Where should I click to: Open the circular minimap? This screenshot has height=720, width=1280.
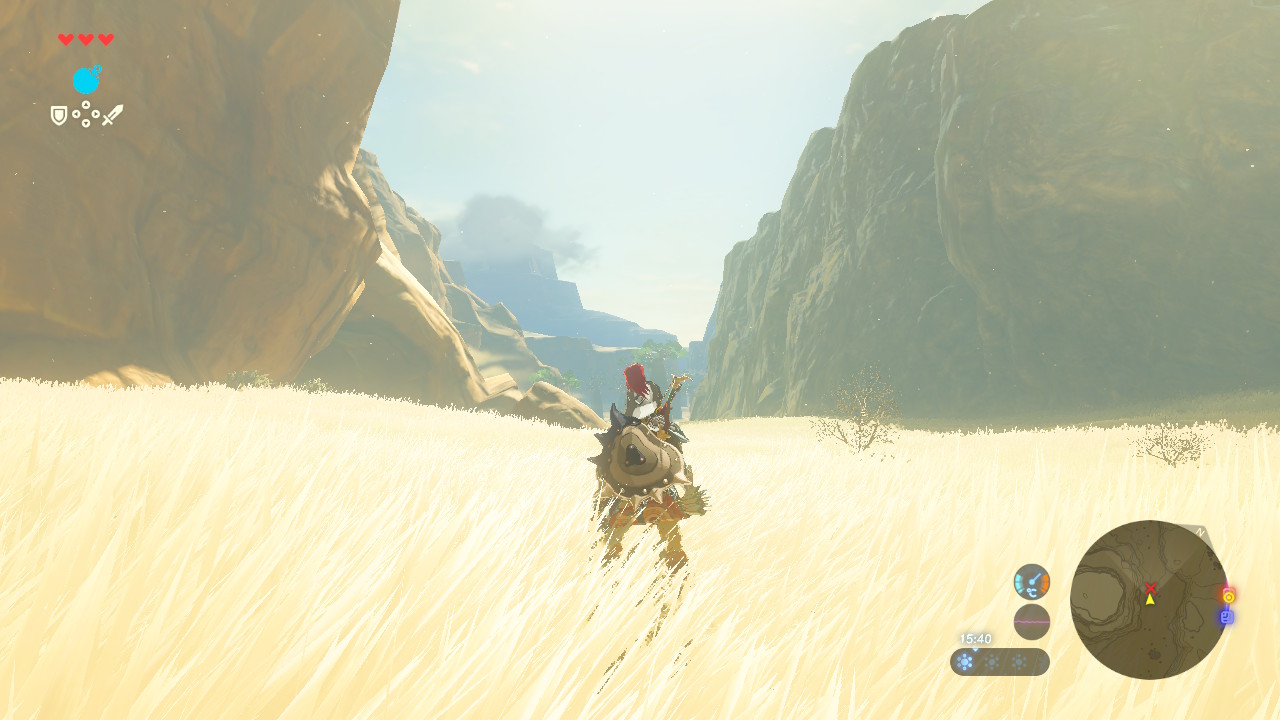click(x=1149, y=600)
